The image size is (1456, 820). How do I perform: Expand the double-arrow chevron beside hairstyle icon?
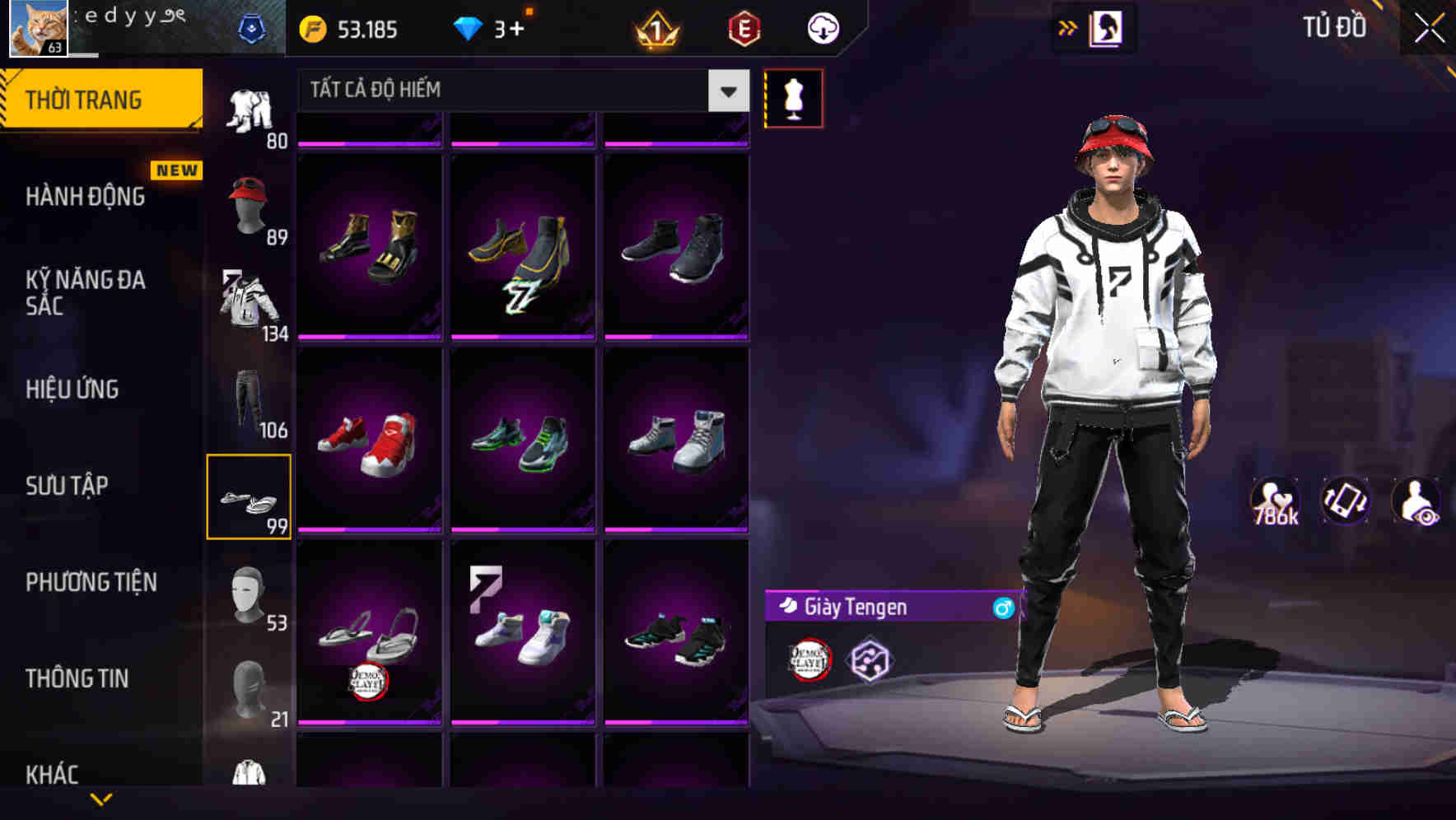(1068, 27)
